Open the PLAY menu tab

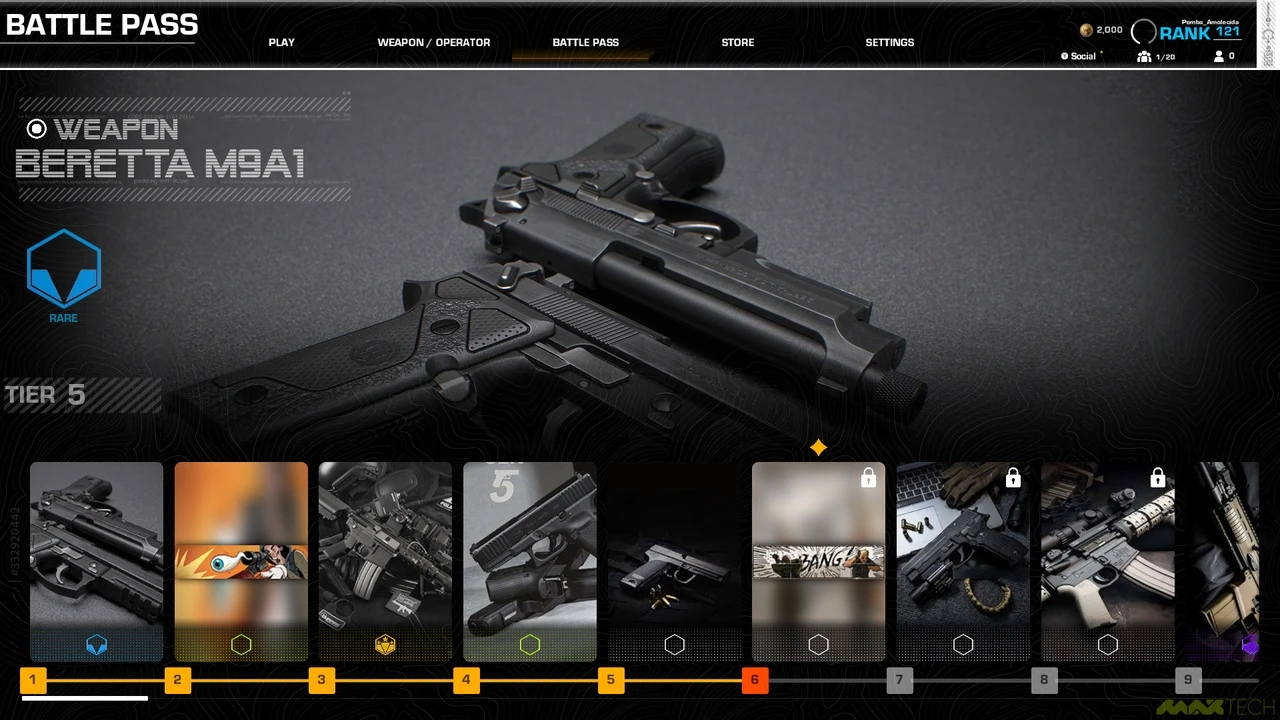[x=282, y=43]
